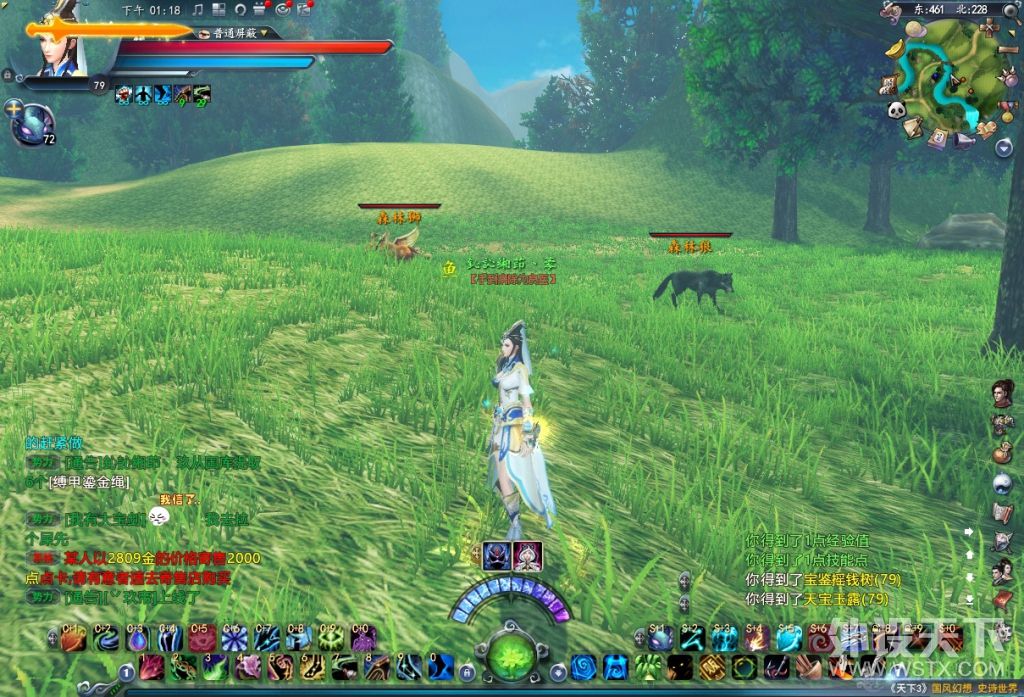The width and height of the screenshot is (1024, 697).
Task: Select the white-haired portrait above the gauge
Action: (x=526, y=556)
